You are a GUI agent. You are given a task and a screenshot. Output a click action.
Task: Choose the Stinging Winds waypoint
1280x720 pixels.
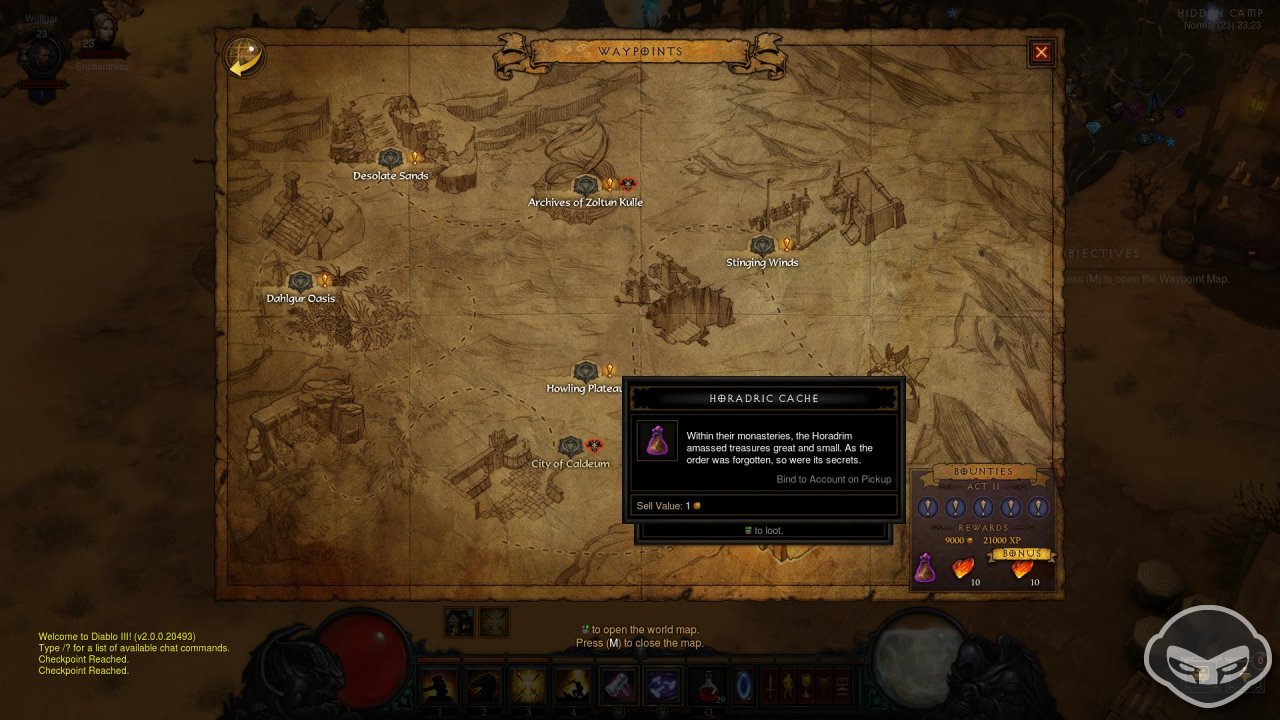[x=763, y=245]
